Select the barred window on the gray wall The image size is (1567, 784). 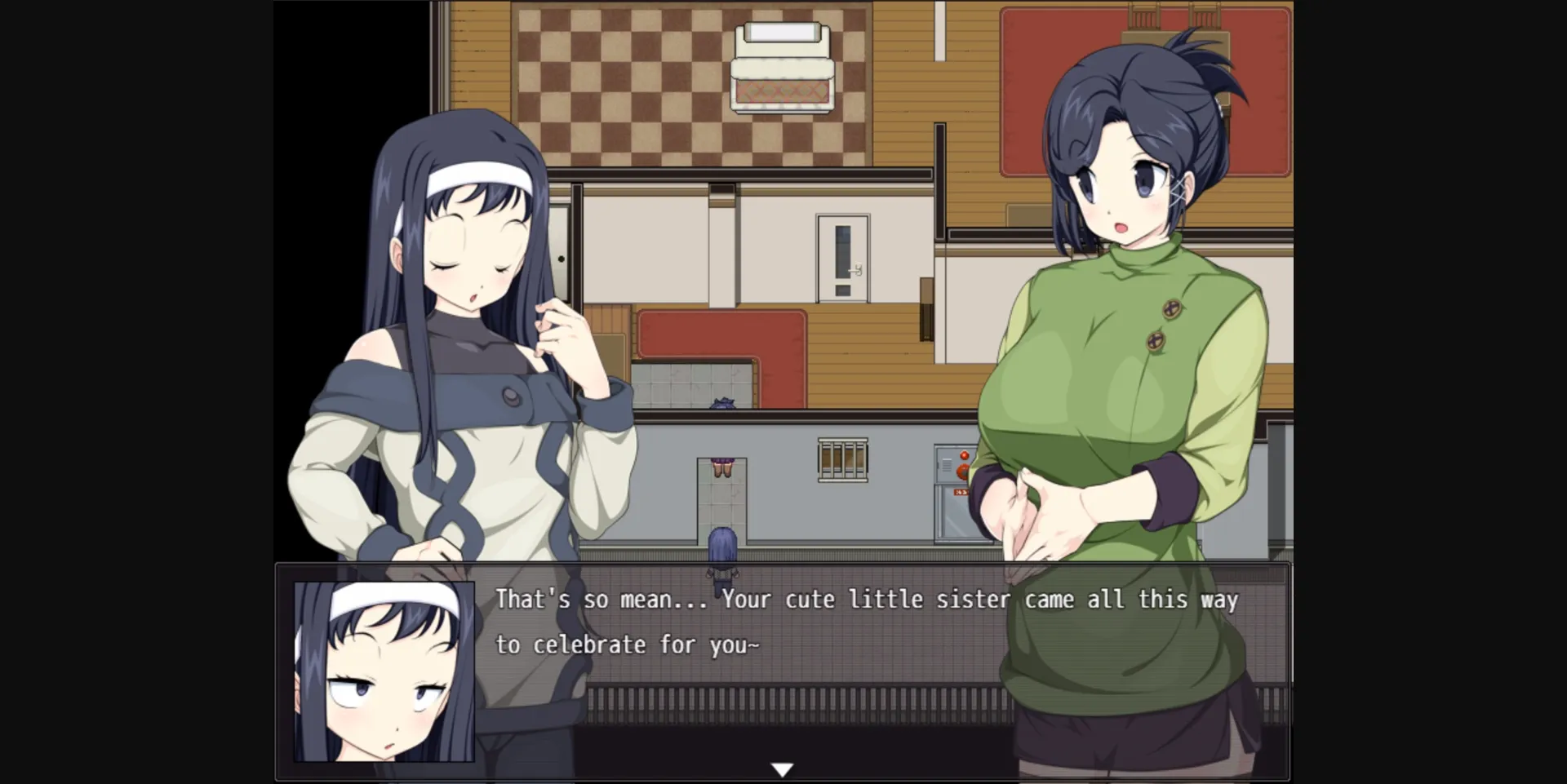click(x=842, y=458)
